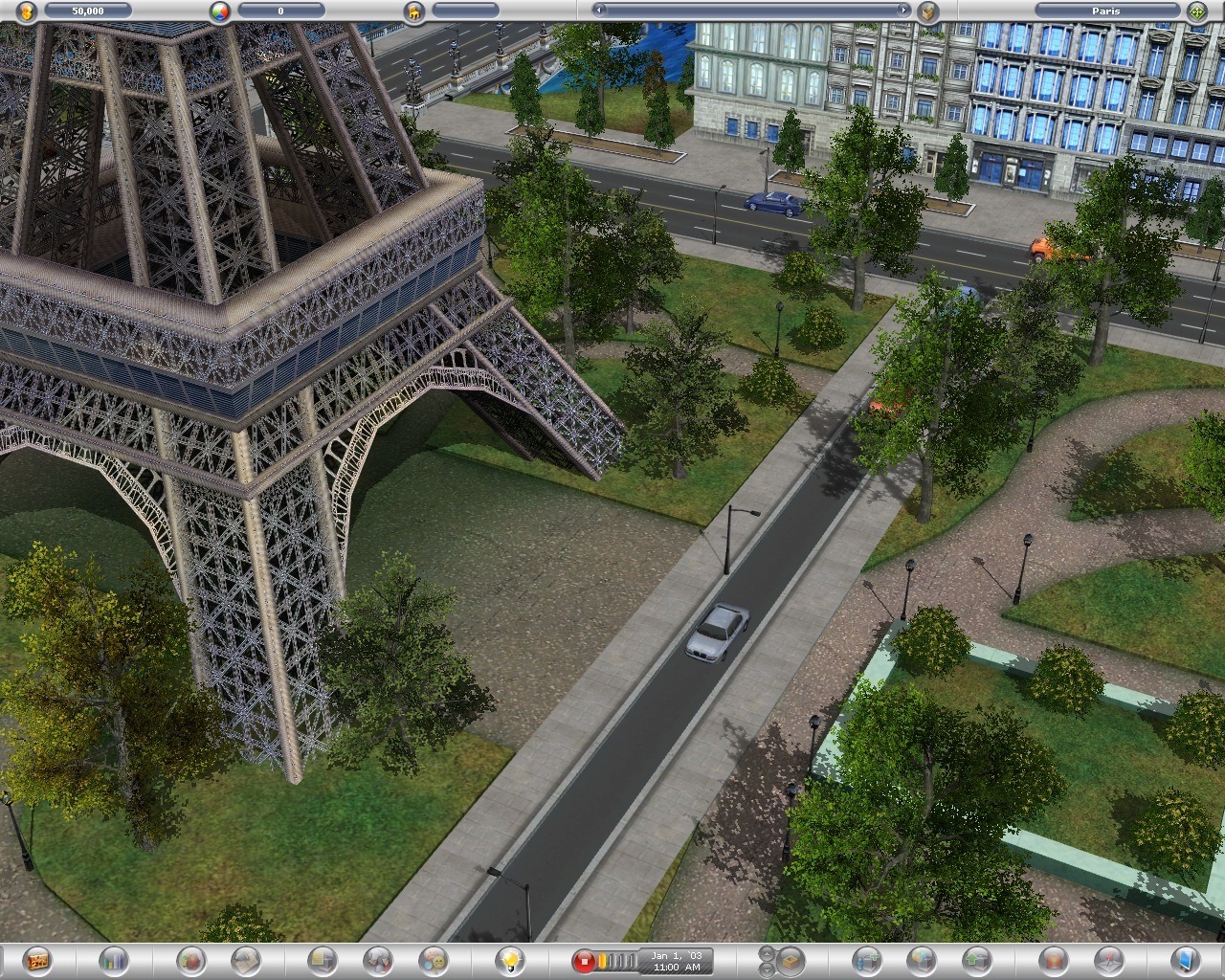This screenshot has height=980, width=1225.
Task: Open the blue computer monitor icon
Action: coord(1185,959)
